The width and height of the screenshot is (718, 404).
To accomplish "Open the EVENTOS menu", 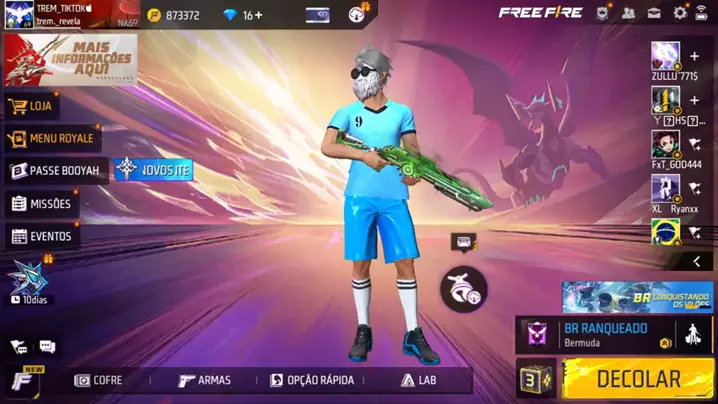I will (42, 236).
